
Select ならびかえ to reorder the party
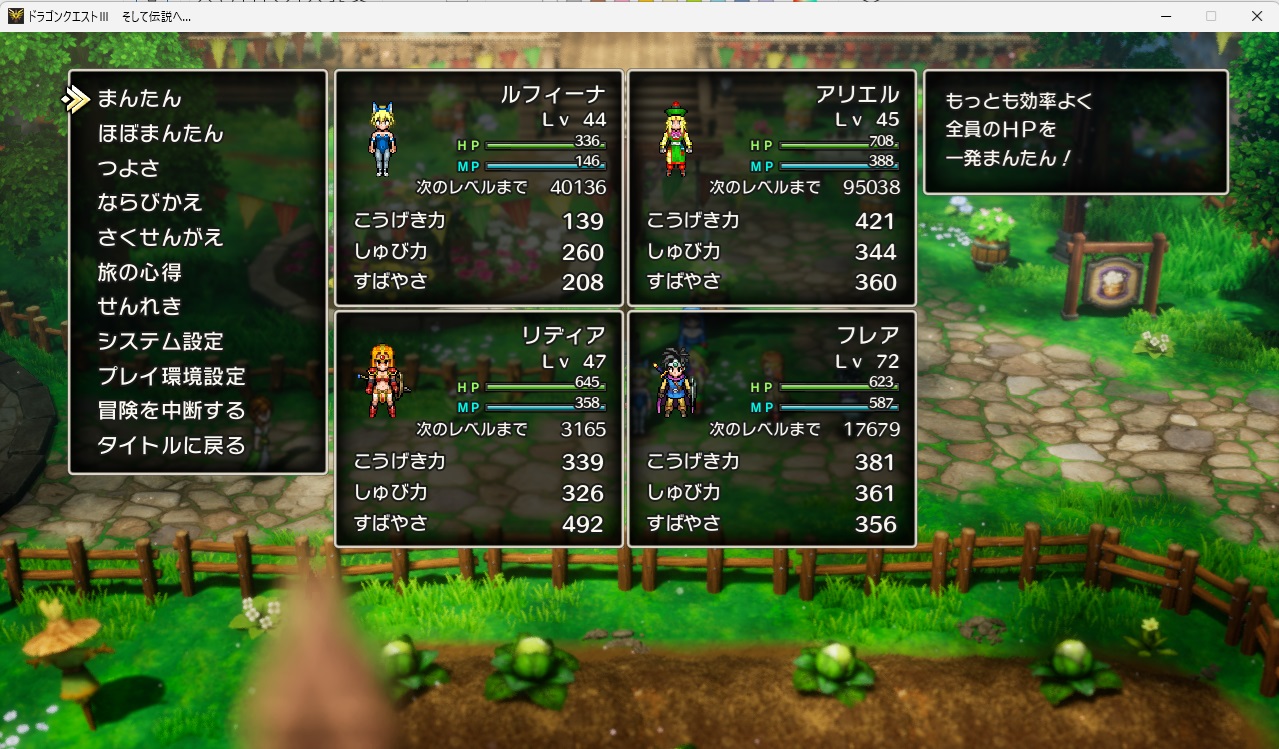tap(150, 203)
